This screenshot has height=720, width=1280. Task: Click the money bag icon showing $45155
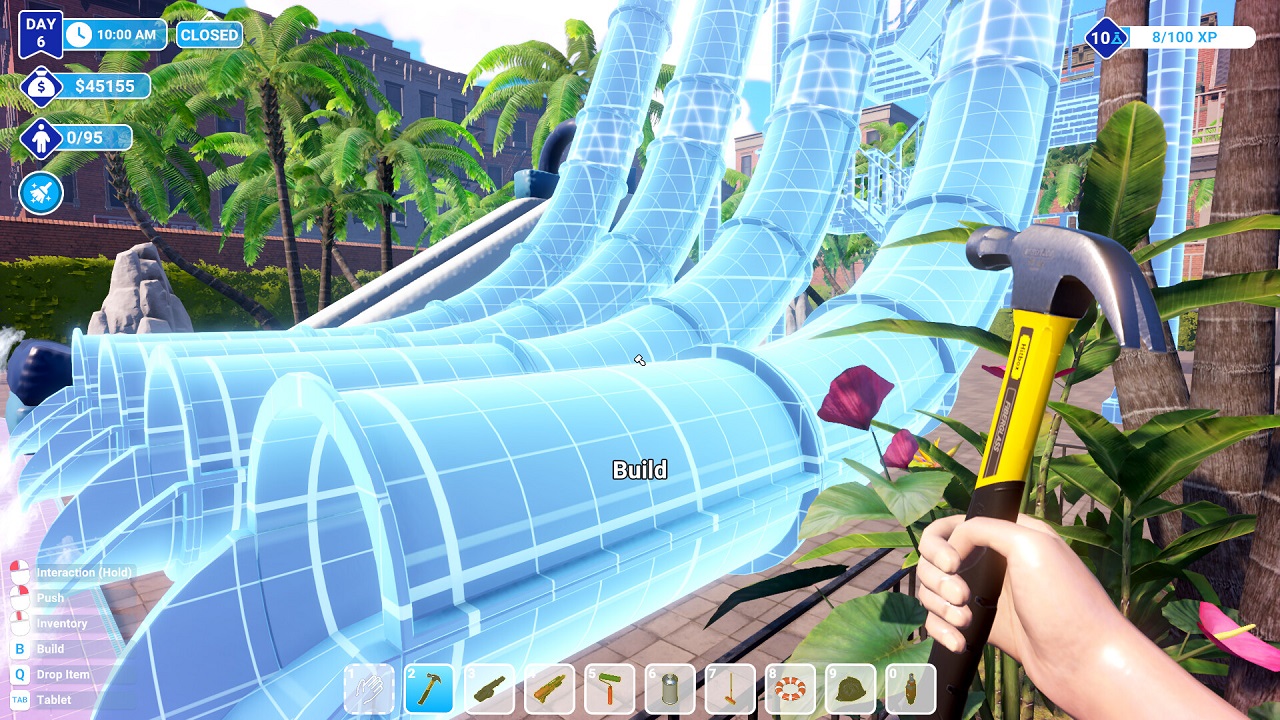(40, 86)
